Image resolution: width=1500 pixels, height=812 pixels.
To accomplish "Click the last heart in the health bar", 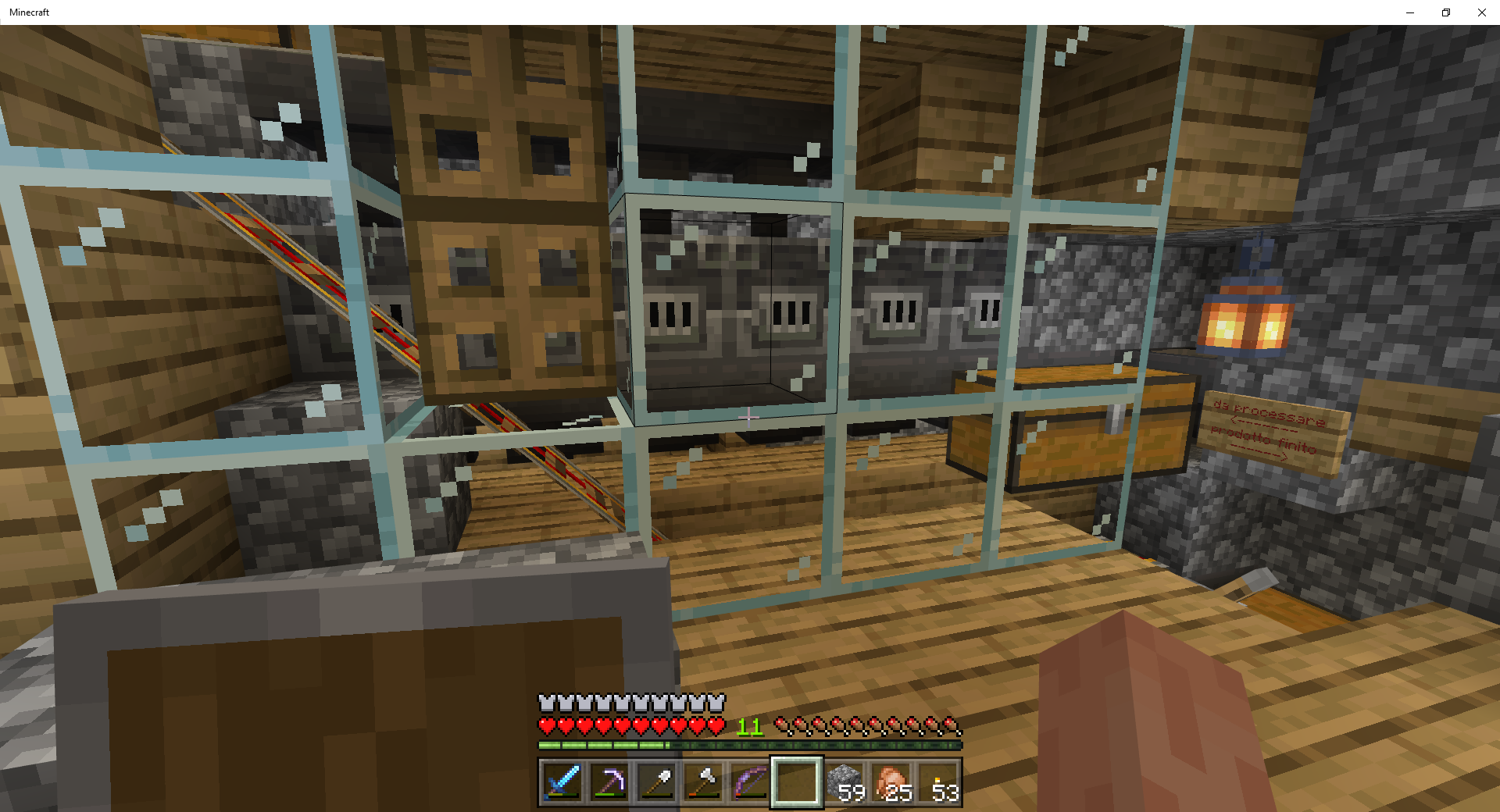I will tap(715, 725).
